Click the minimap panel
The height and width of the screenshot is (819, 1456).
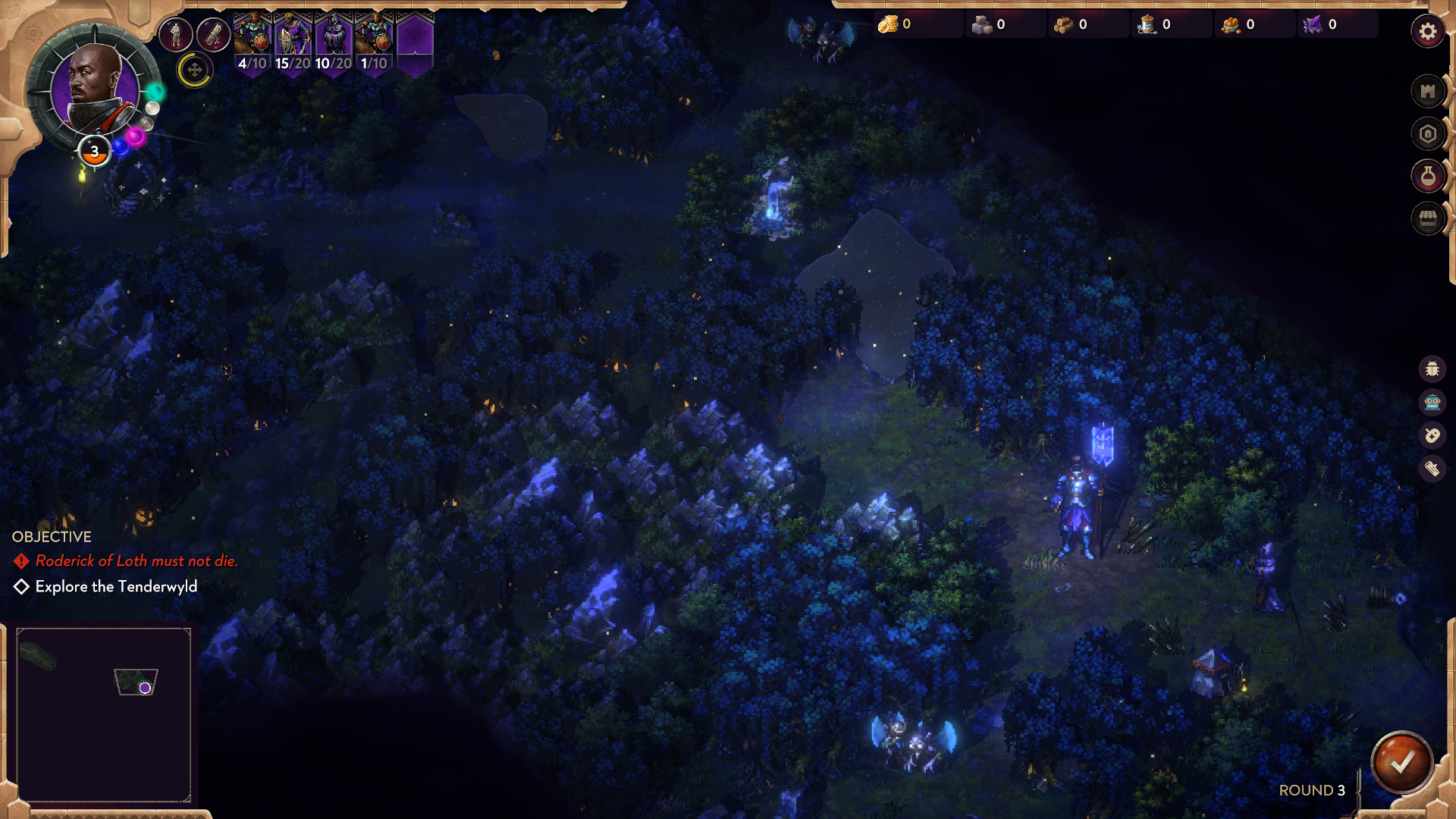tap(103, 714)
